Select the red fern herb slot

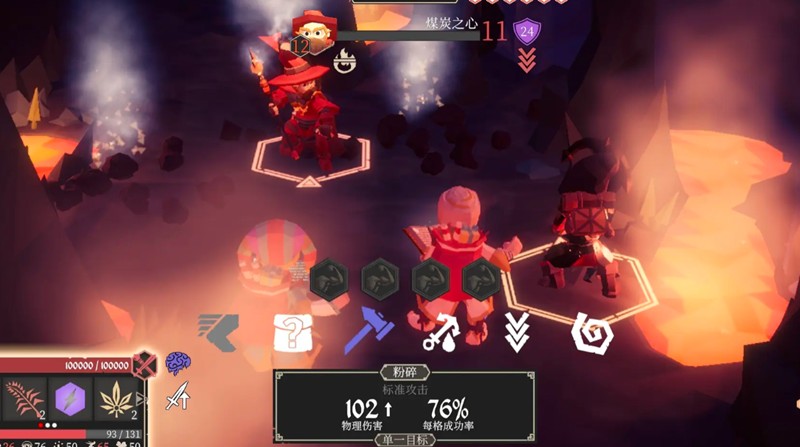[x=25, y=400]
